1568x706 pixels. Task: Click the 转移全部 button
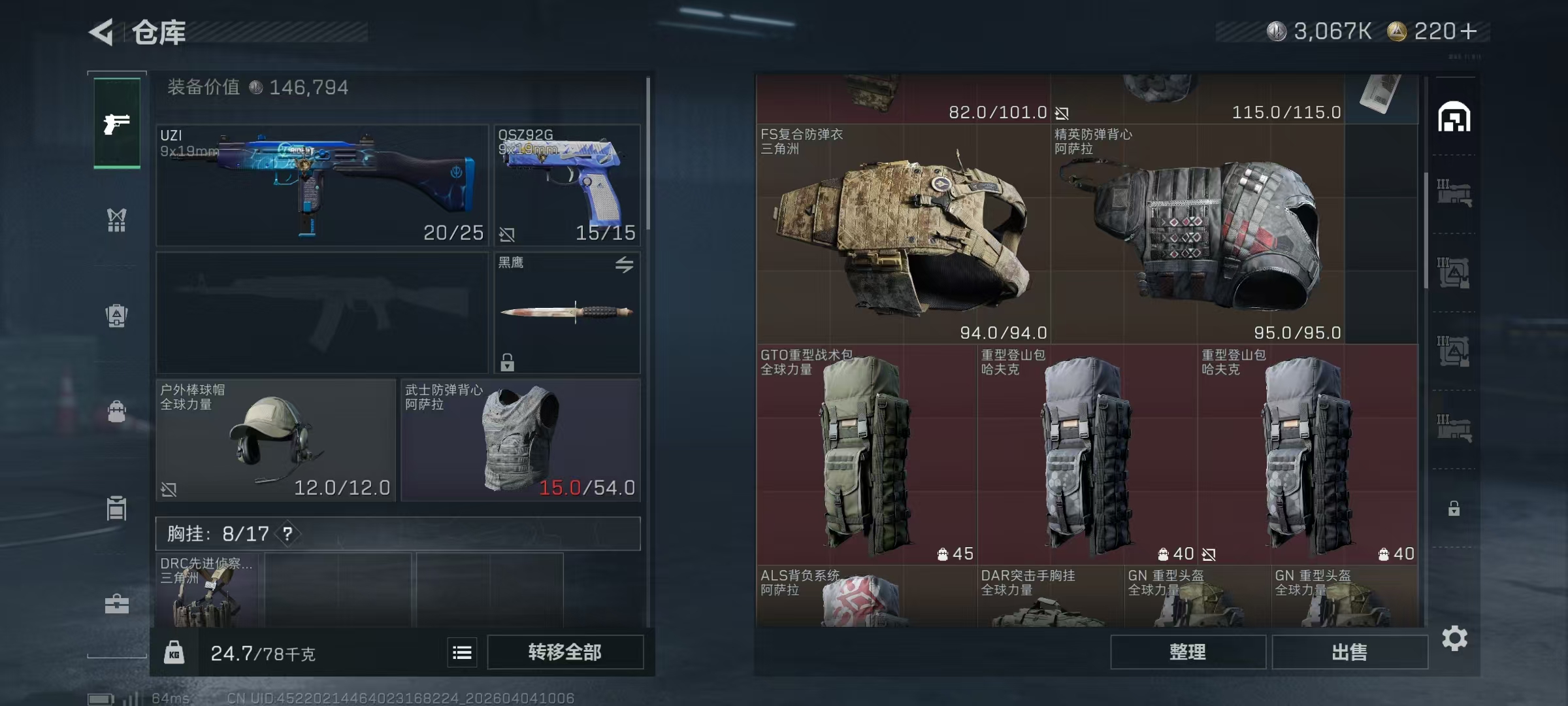click(565, 652)
